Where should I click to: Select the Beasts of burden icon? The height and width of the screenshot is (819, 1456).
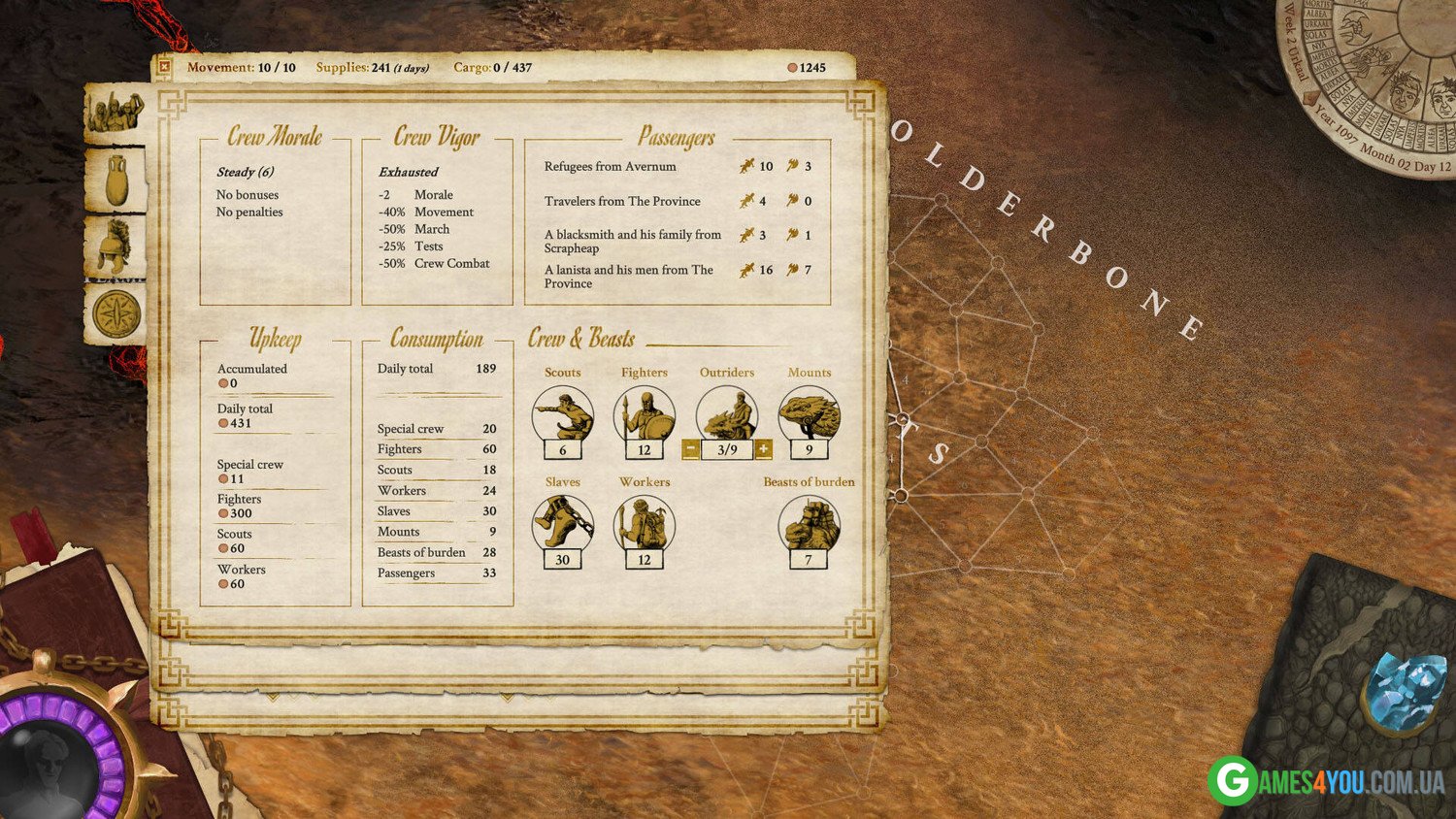pyautogui.click(x=808, y=524)
